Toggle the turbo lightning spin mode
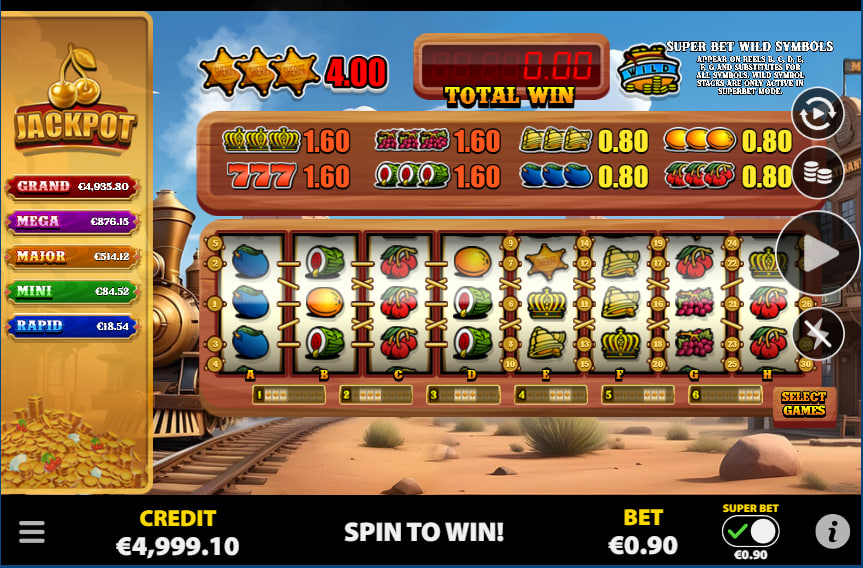Image resolution: width=863 pixels, height=568 pixels. coord(818,334)
